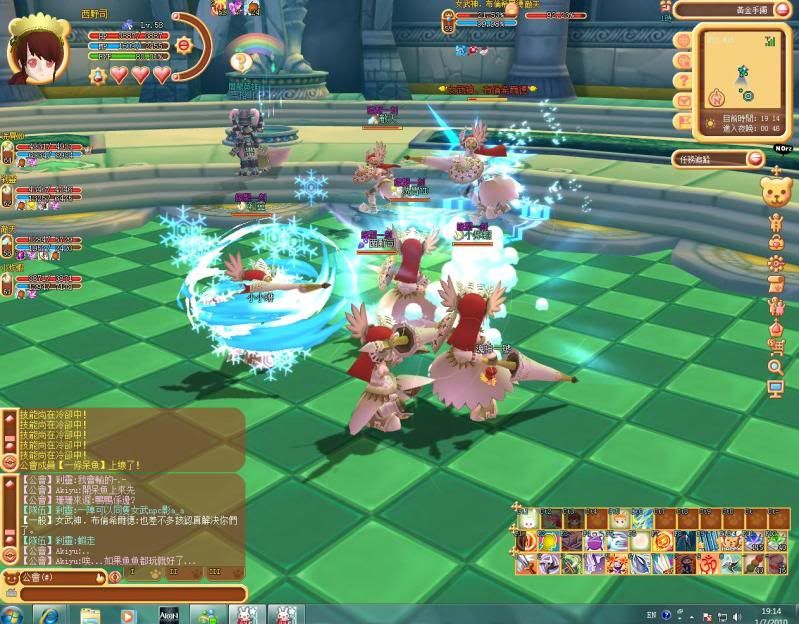Image resolution: width=799 pixels, height=624 pixels.
Task: Collapse the 任務追蹤 quest tracker
Action: coord(756,158)
